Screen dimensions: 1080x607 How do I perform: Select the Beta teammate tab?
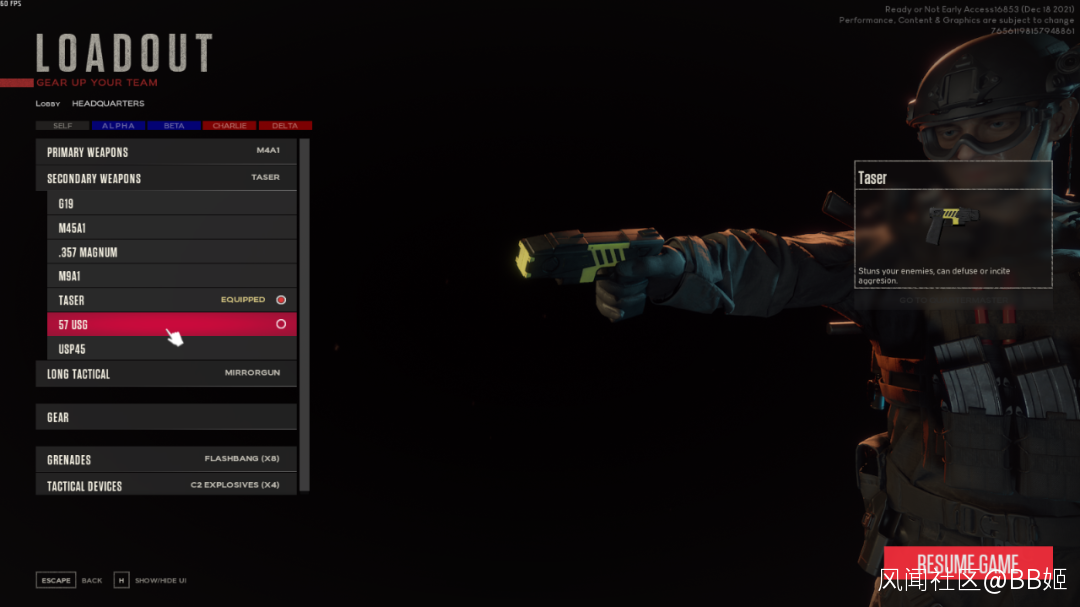174,126
